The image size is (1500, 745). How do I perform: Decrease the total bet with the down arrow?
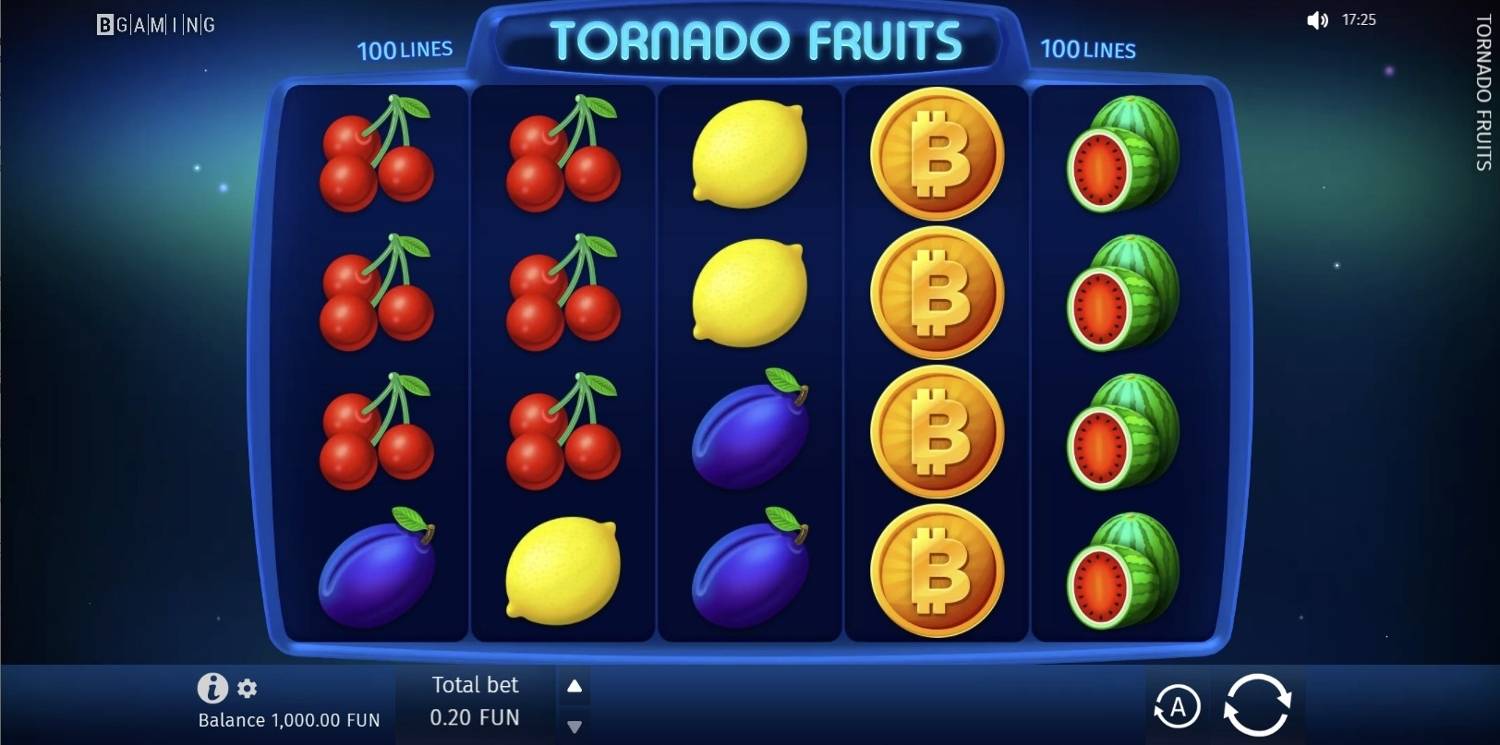(x=573, y=726)
